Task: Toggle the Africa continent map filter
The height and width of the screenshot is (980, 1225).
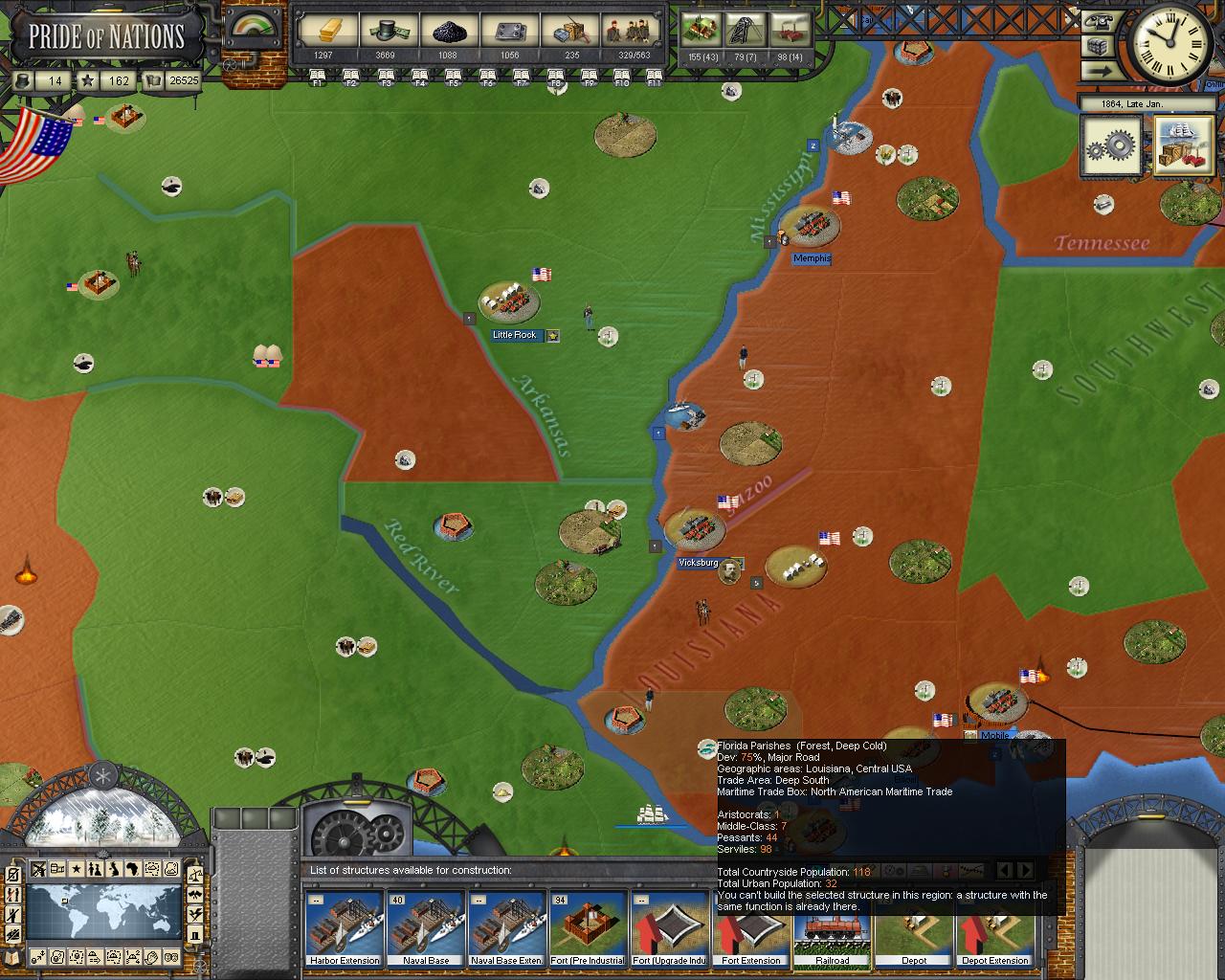Action: (134, 870)
